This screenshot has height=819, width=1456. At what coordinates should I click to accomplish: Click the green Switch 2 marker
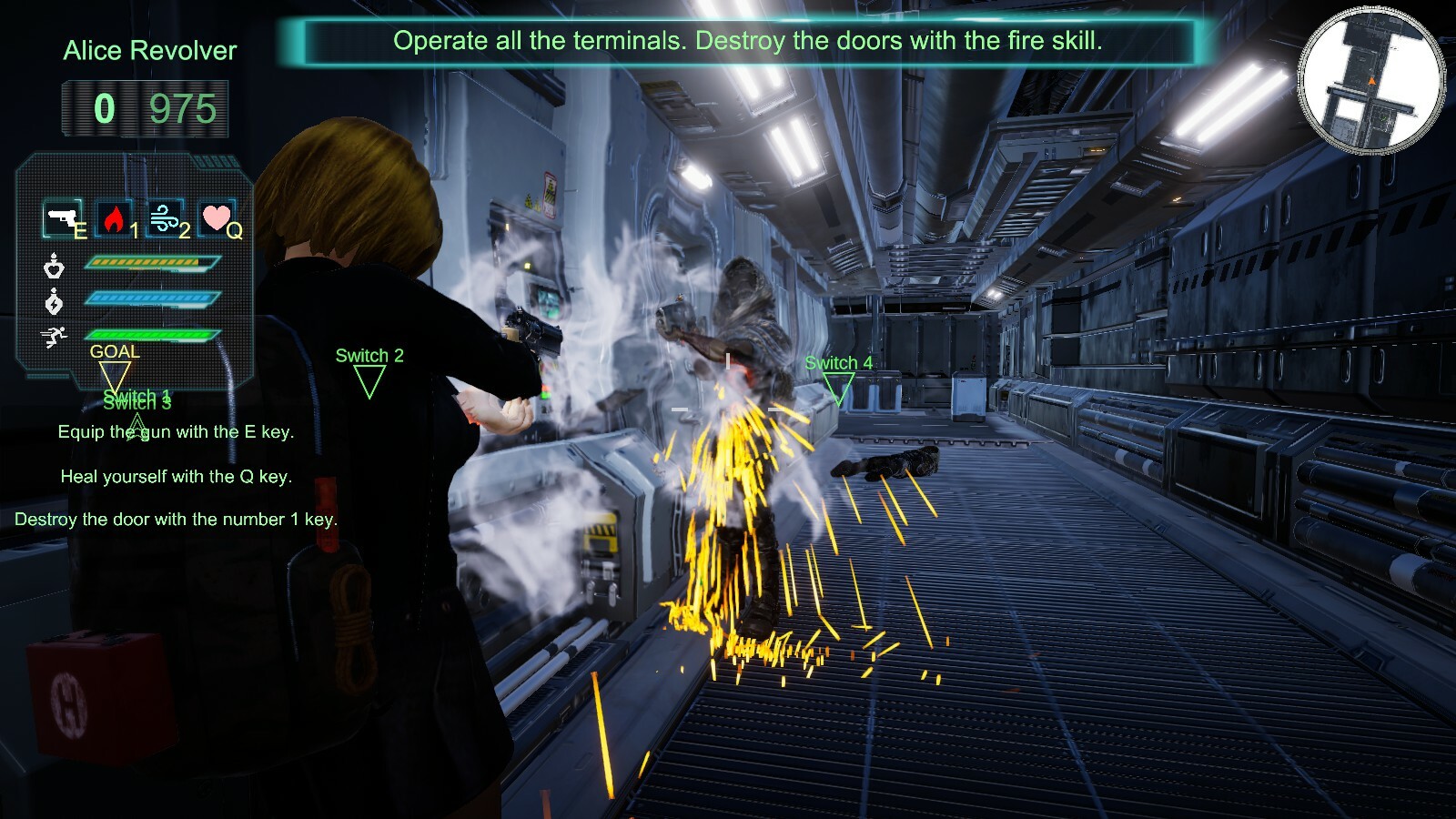(369, 364)
